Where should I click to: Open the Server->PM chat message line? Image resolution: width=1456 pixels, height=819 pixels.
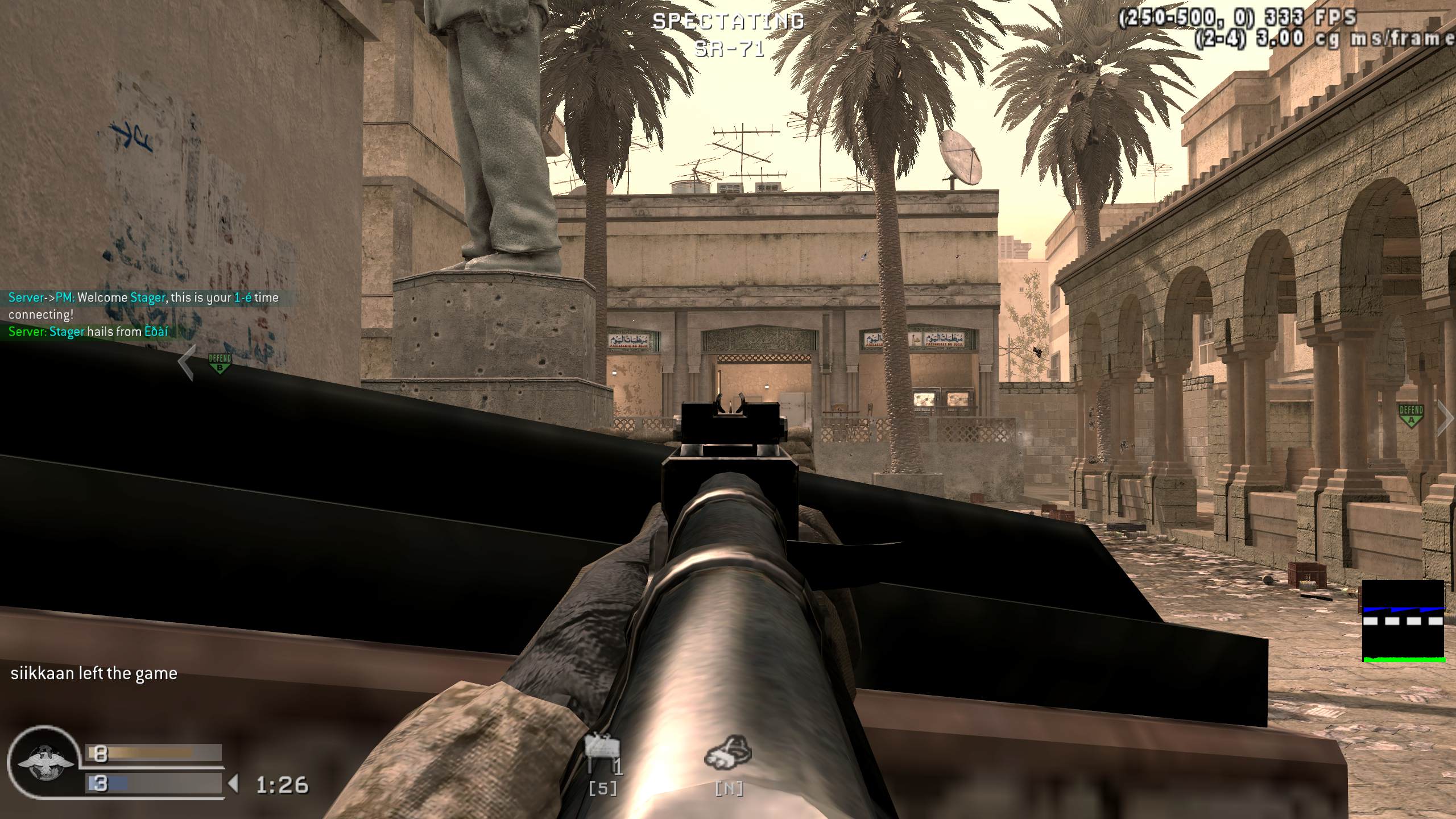click(142, 297)
